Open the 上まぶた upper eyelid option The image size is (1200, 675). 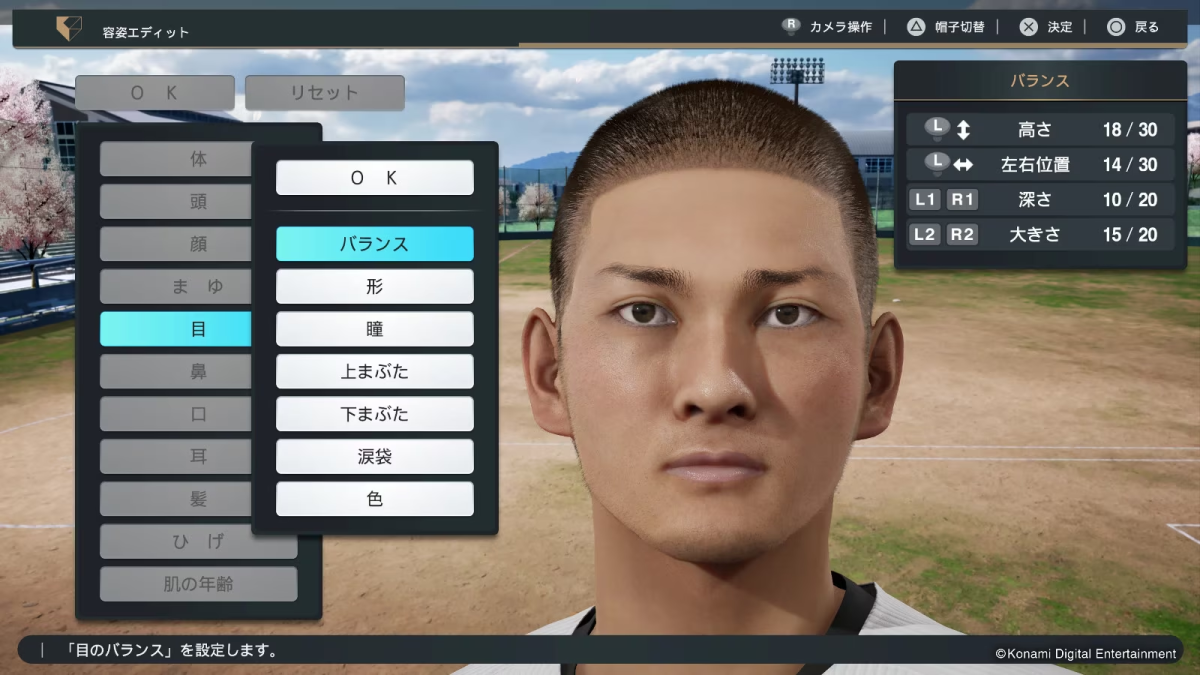coord(374,372)
